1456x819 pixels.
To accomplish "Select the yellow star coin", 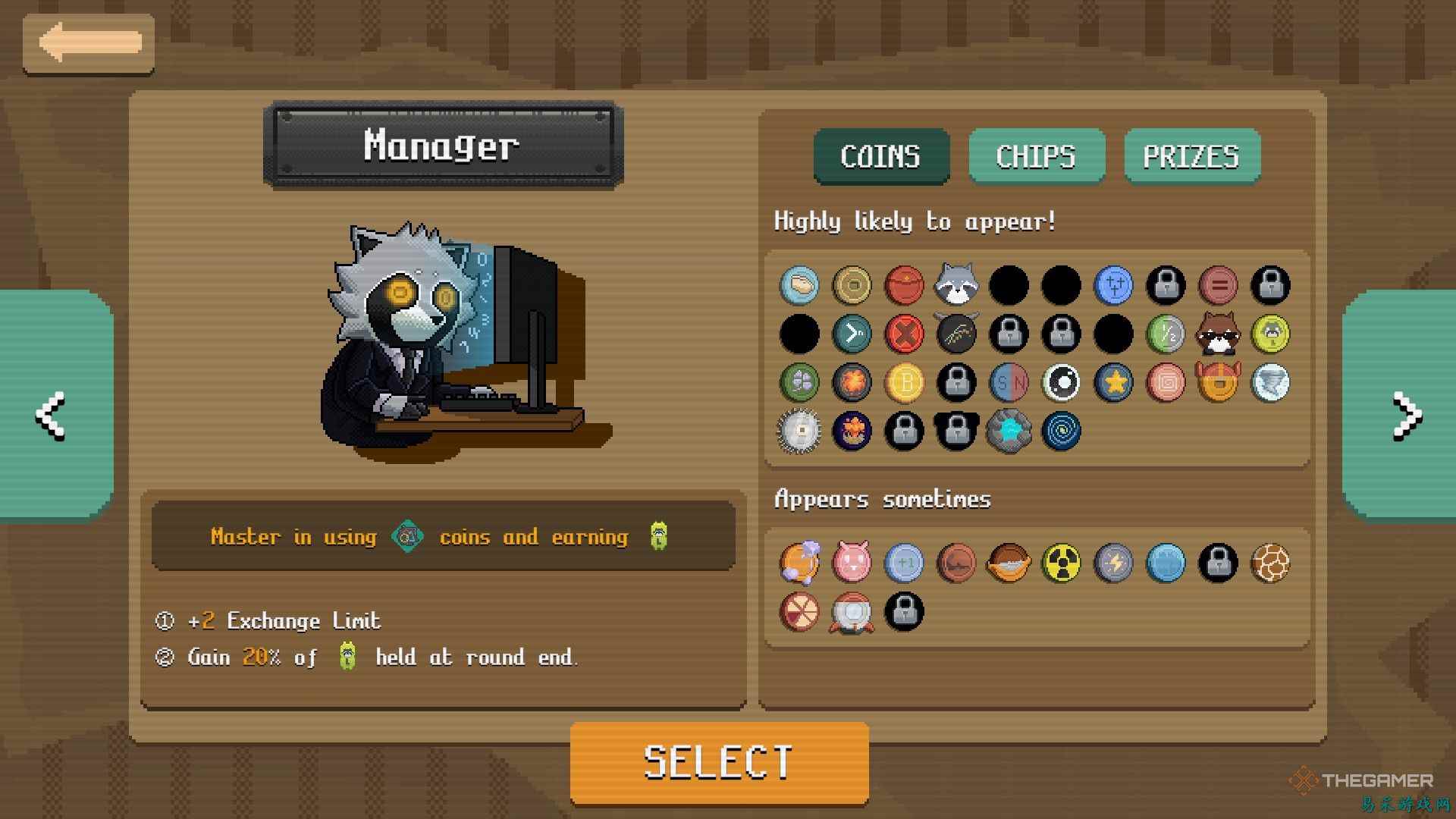I will [1113, 383].
